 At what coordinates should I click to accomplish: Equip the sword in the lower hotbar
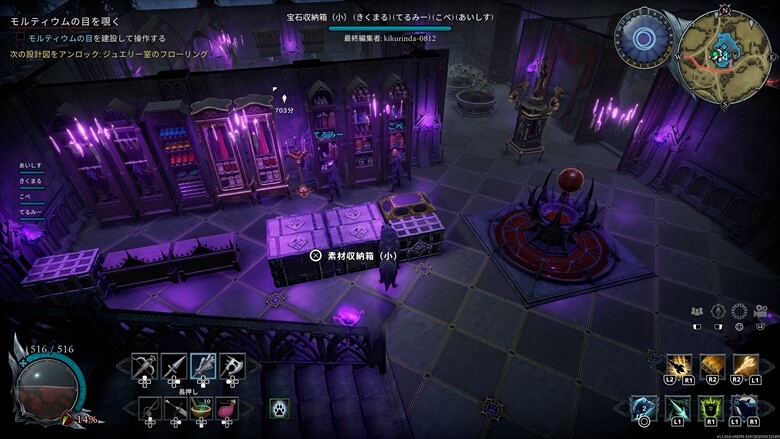(x=177, y=407)
